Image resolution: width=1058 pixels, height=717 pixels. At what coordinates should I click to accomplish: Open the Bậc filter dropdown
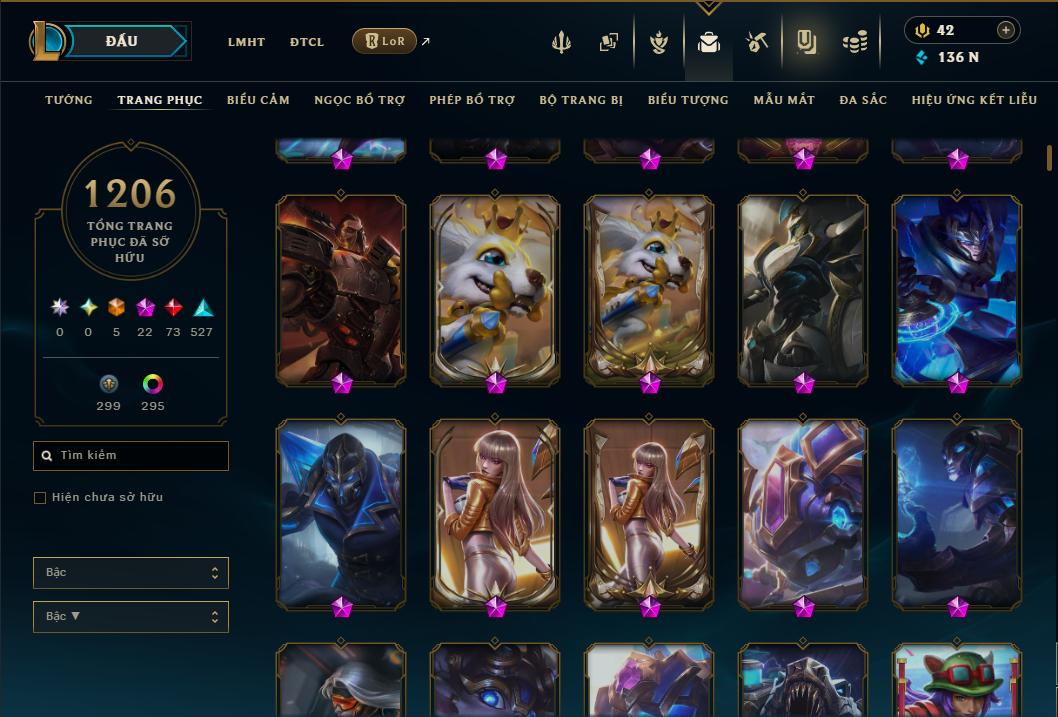(131, 573)
